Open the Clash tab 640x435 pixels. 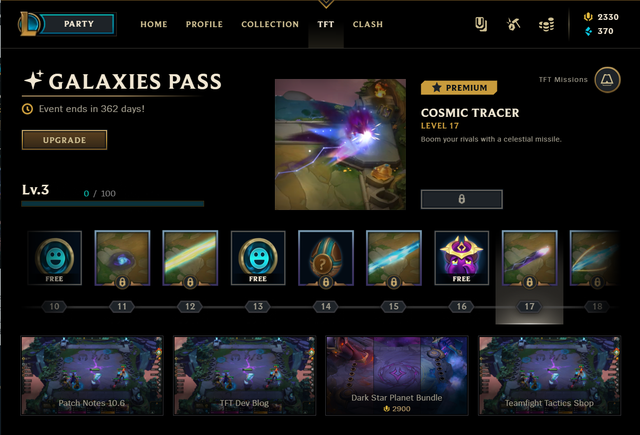click(368, 24)
